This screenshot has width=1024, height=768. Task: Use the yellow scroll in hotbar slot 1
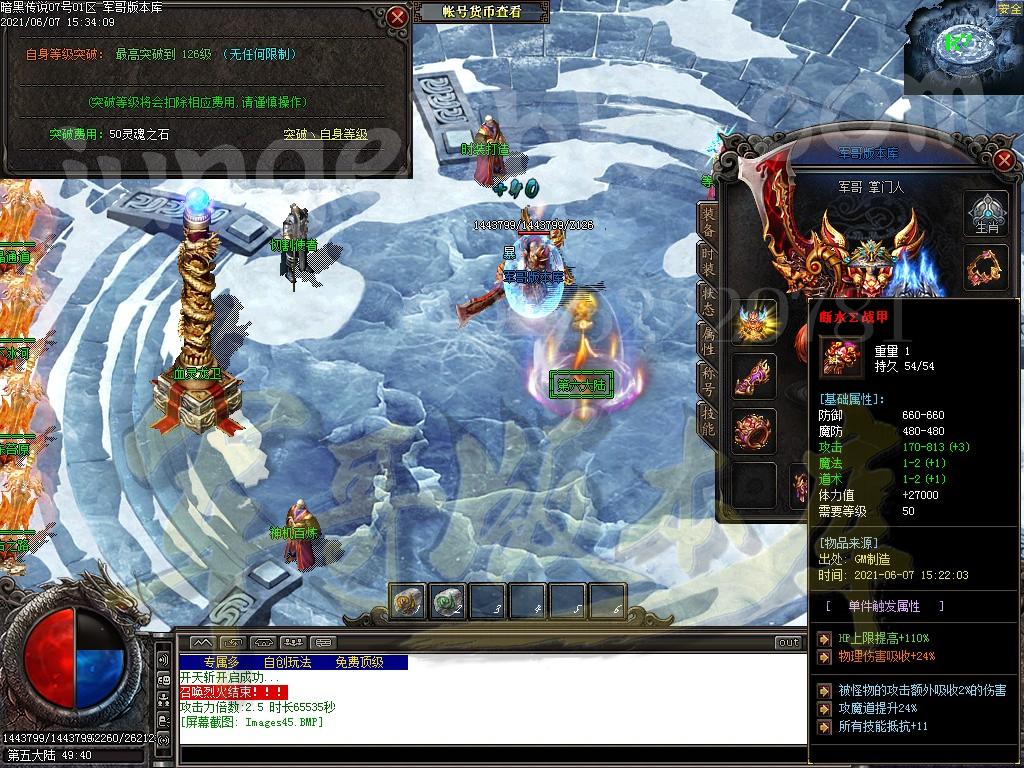[408, 602]
